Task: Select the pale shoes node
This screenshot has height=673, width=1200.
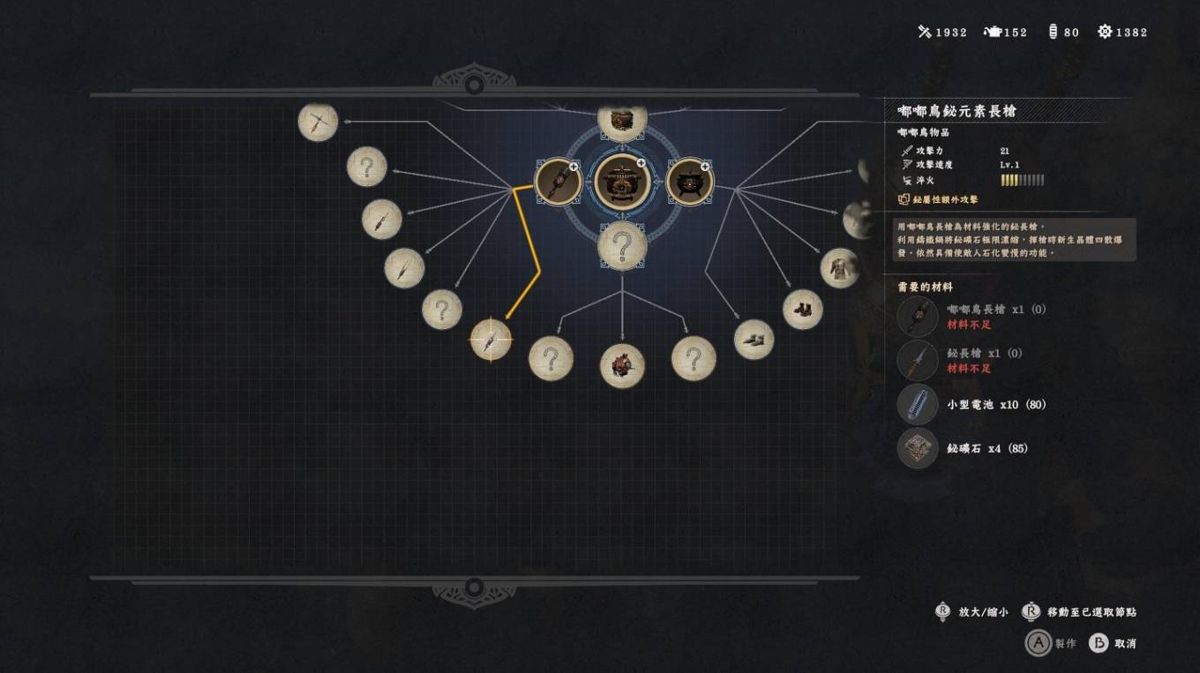Action: click(754, 340)
